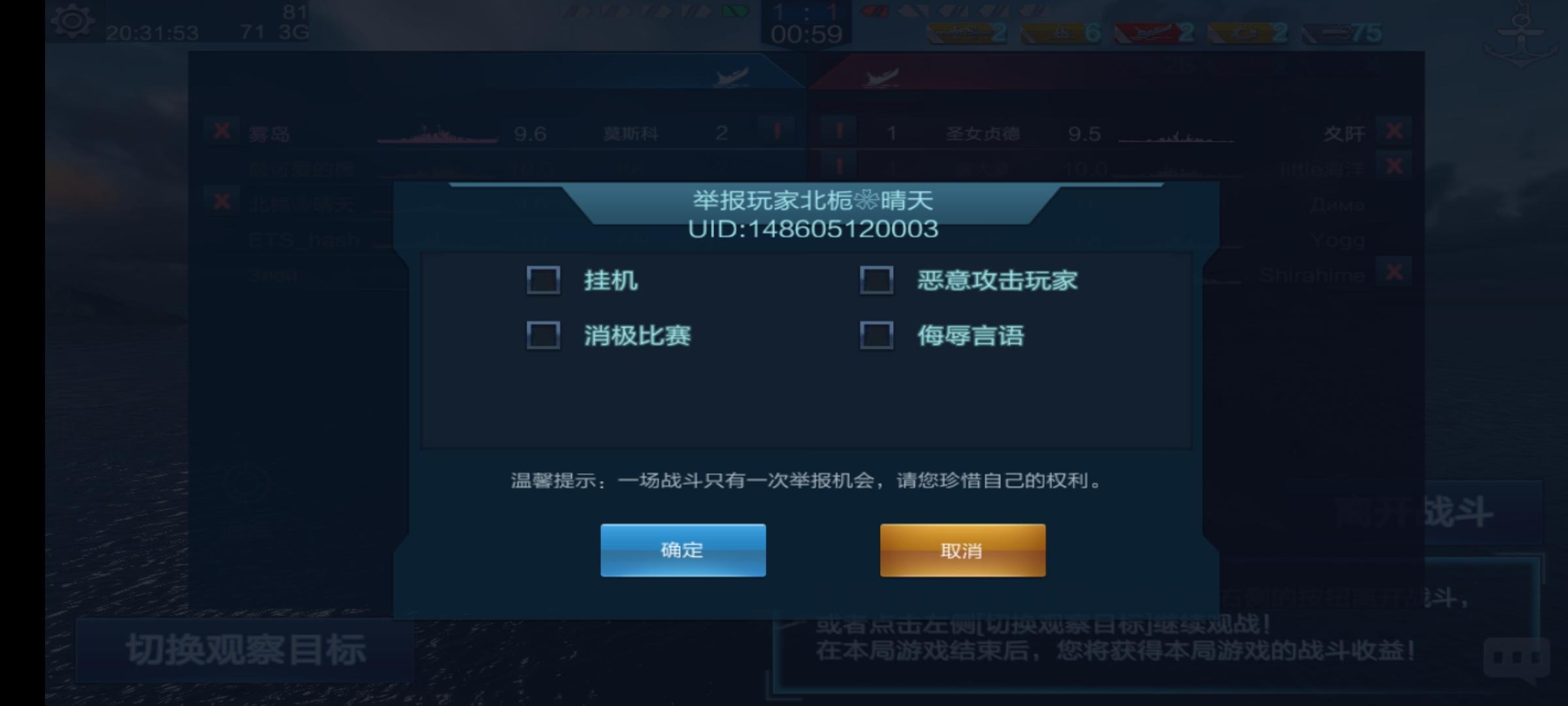
Task: Enable the 恶意攻击玩家 checkbox
Action: click(878, 280)
